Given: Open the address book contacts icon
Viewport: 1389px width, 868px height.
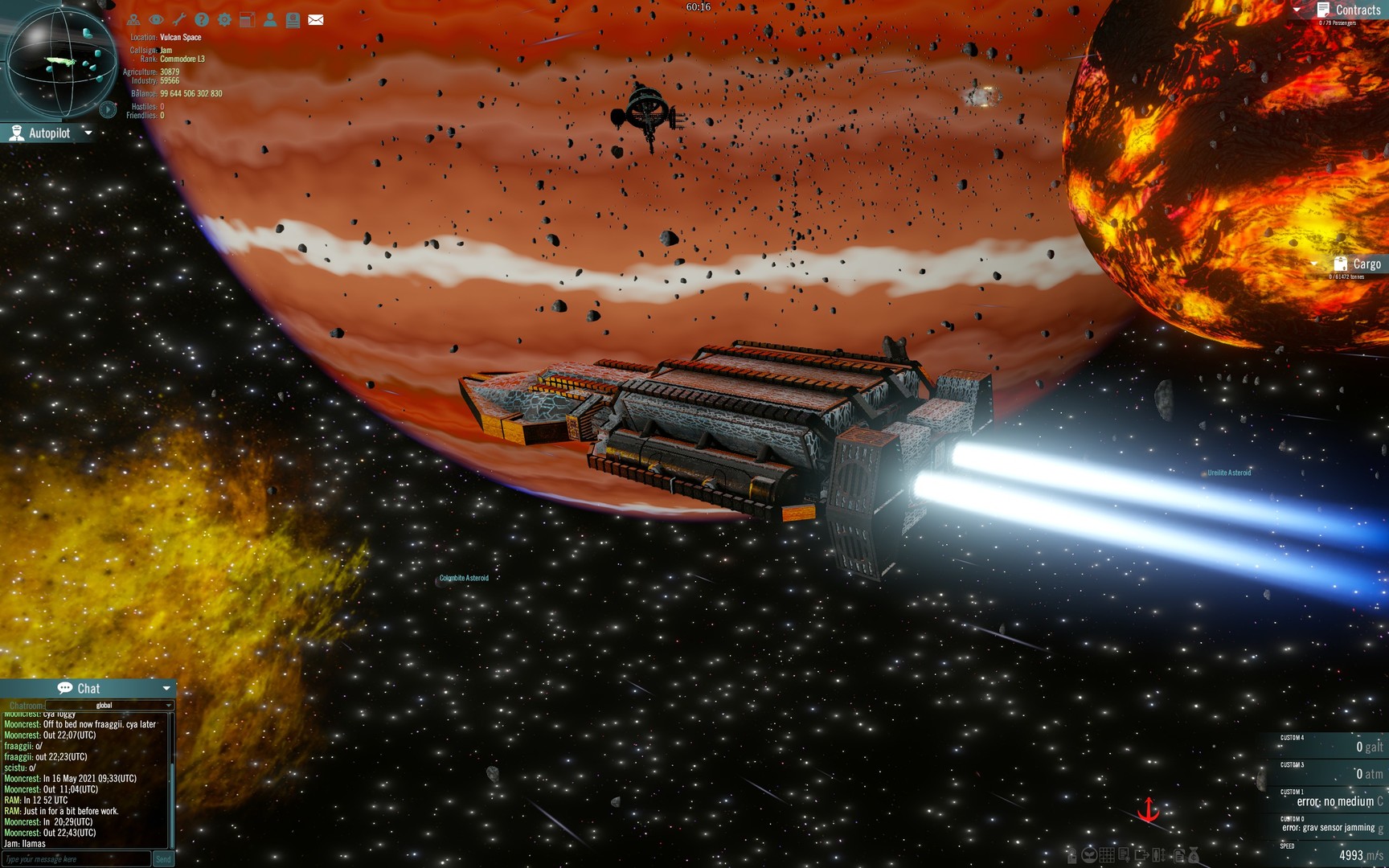Looking at the screenshot, I should pyautogui.click(x=292, y=19).
